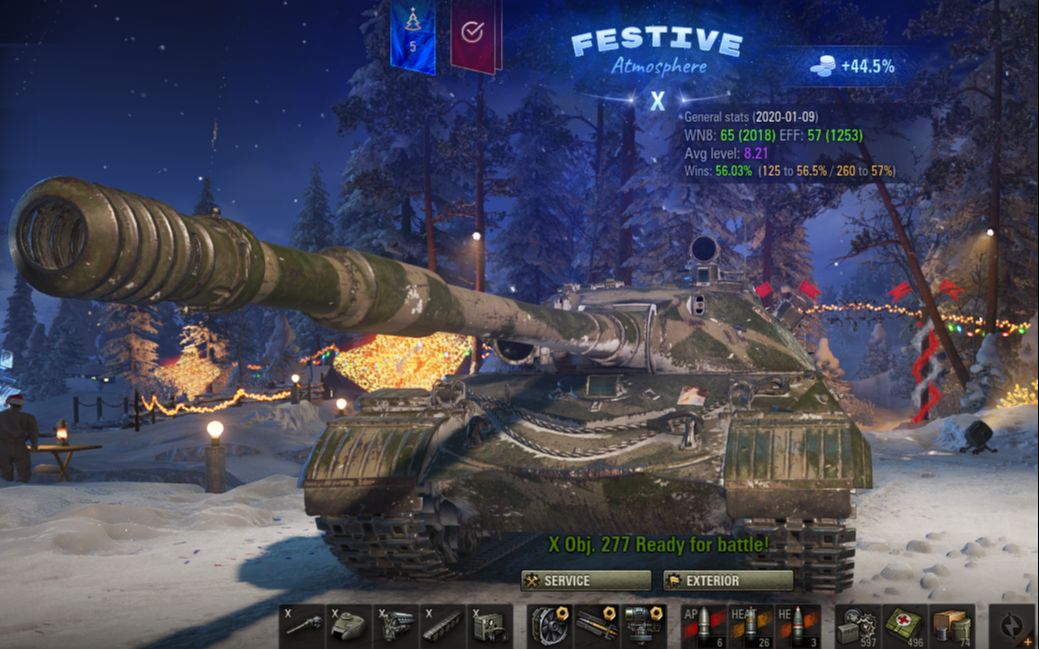Select the HE shell ammo slot
Screen dimensions: 1039x649
coord(798,626)
